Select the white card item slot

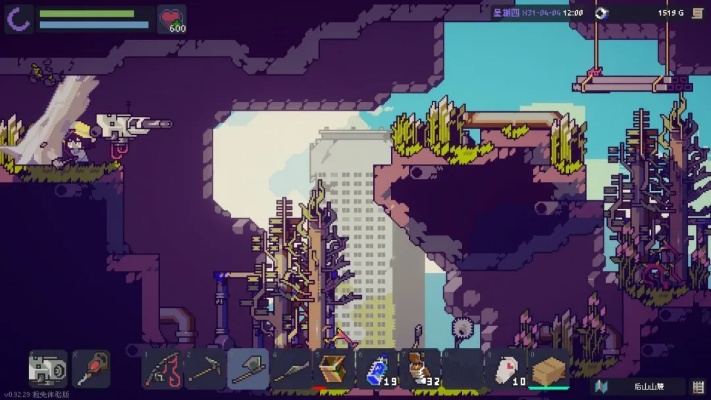coord(506,369)
